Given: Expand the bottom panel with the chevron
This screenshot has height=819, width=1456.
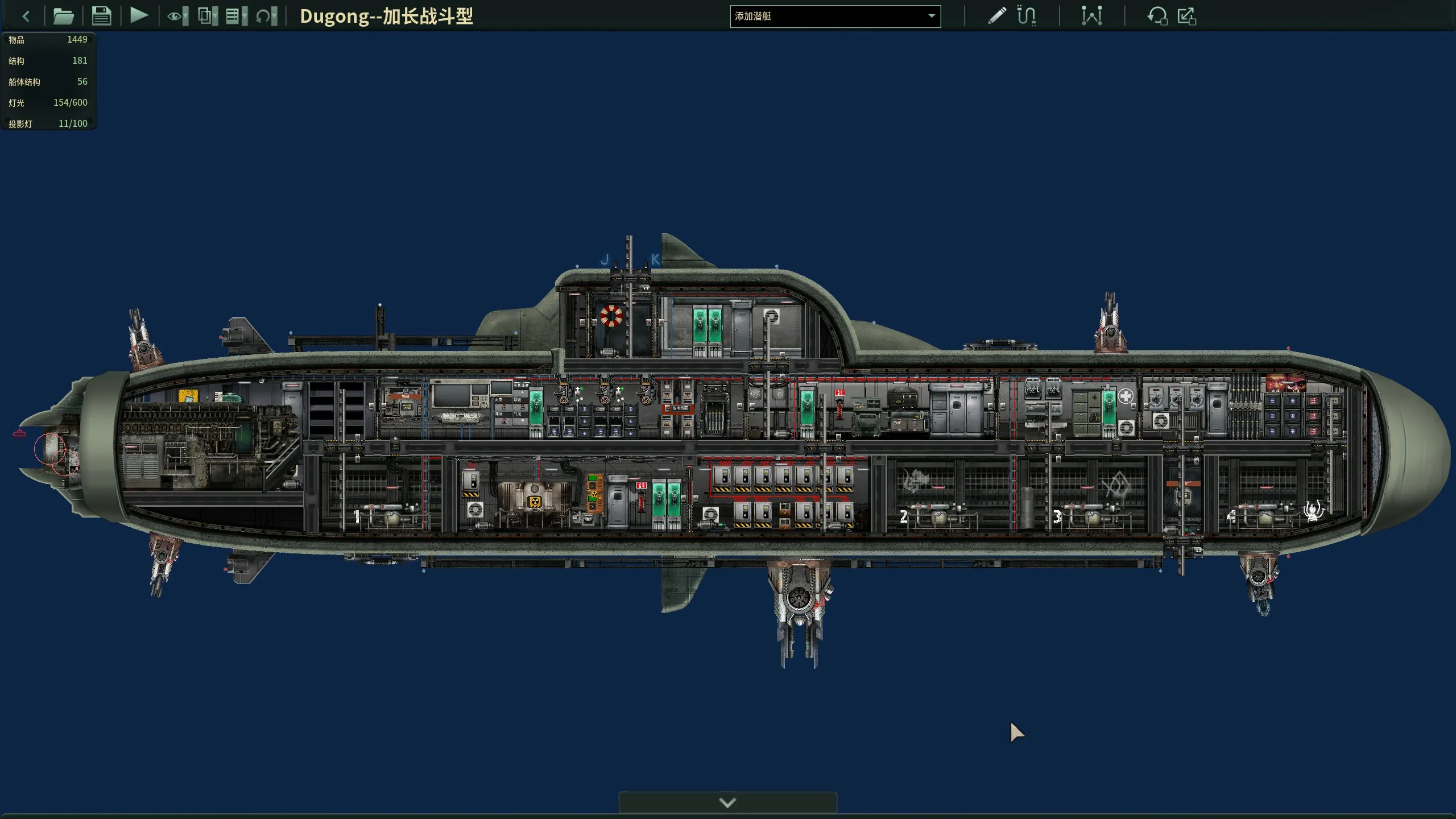Looking at the screenshot, I should click(x=727, y=803).
